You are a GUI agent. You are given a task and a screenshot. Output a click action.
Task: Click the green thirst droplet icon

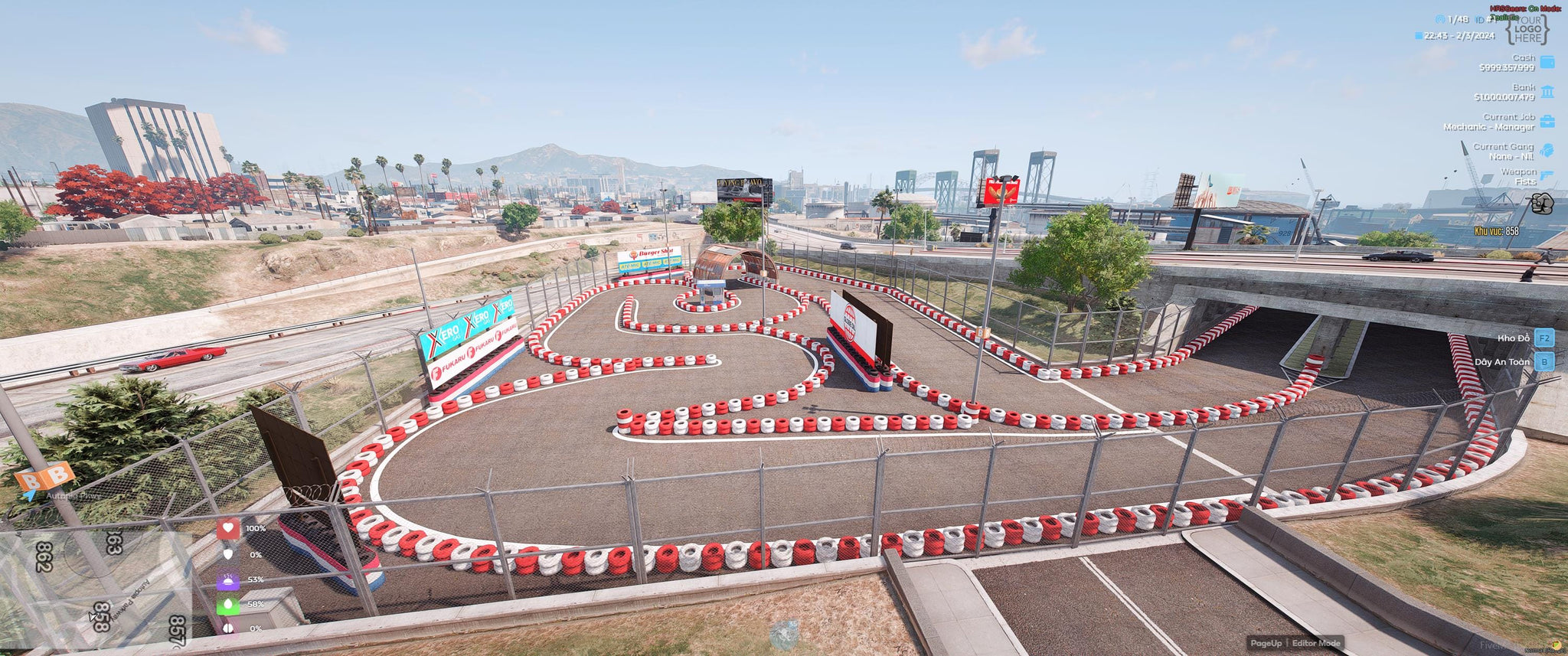click(x=228, y=604)
